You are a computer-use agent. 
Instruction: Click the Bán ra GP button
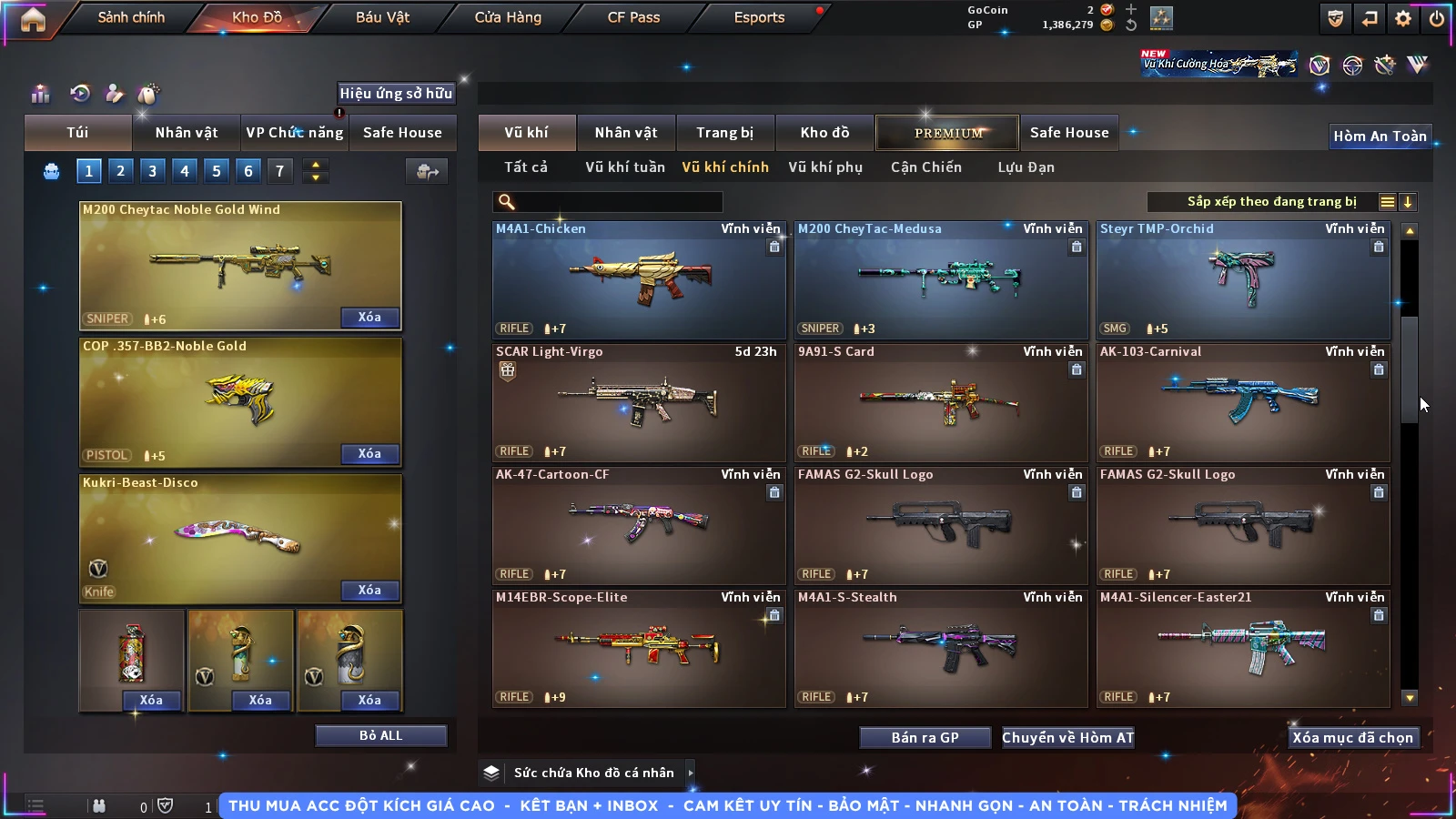pyautogui.click(x=925, y=737)
